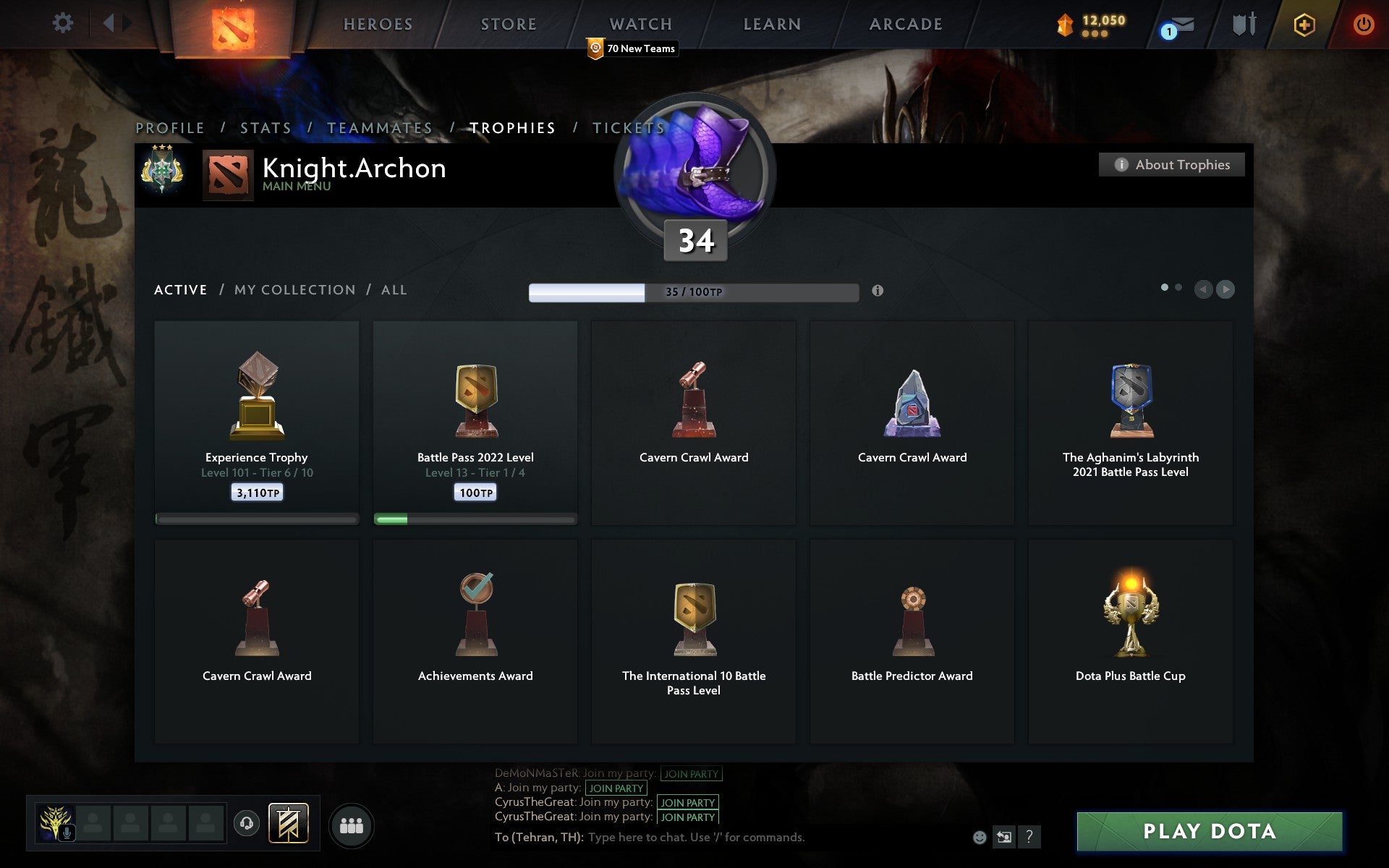Open the emoticon picker in chat
Screen dimensions: 1389x868
981,838
